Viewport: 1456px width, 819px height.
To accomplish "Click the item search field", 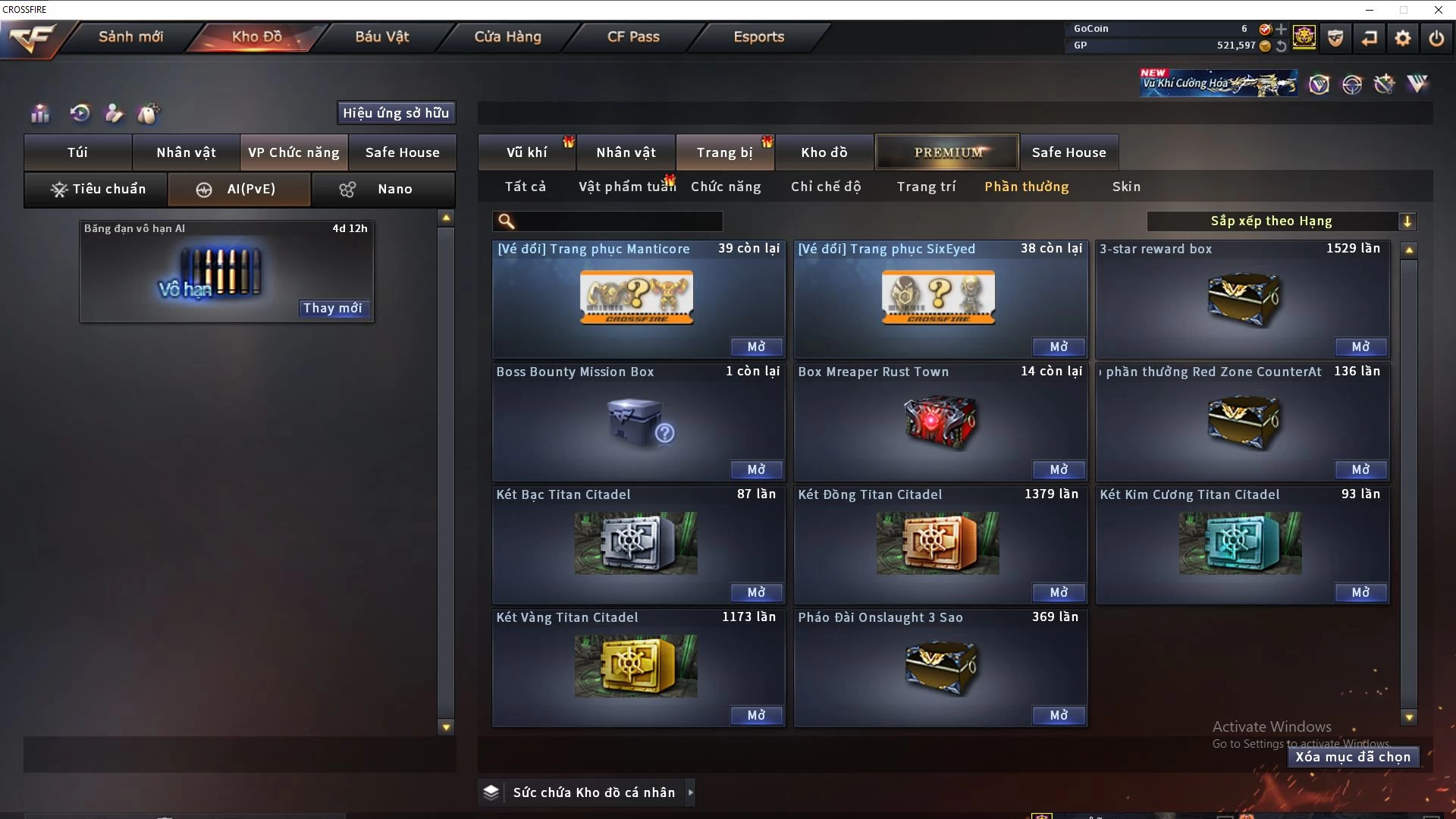I will 618,221.
